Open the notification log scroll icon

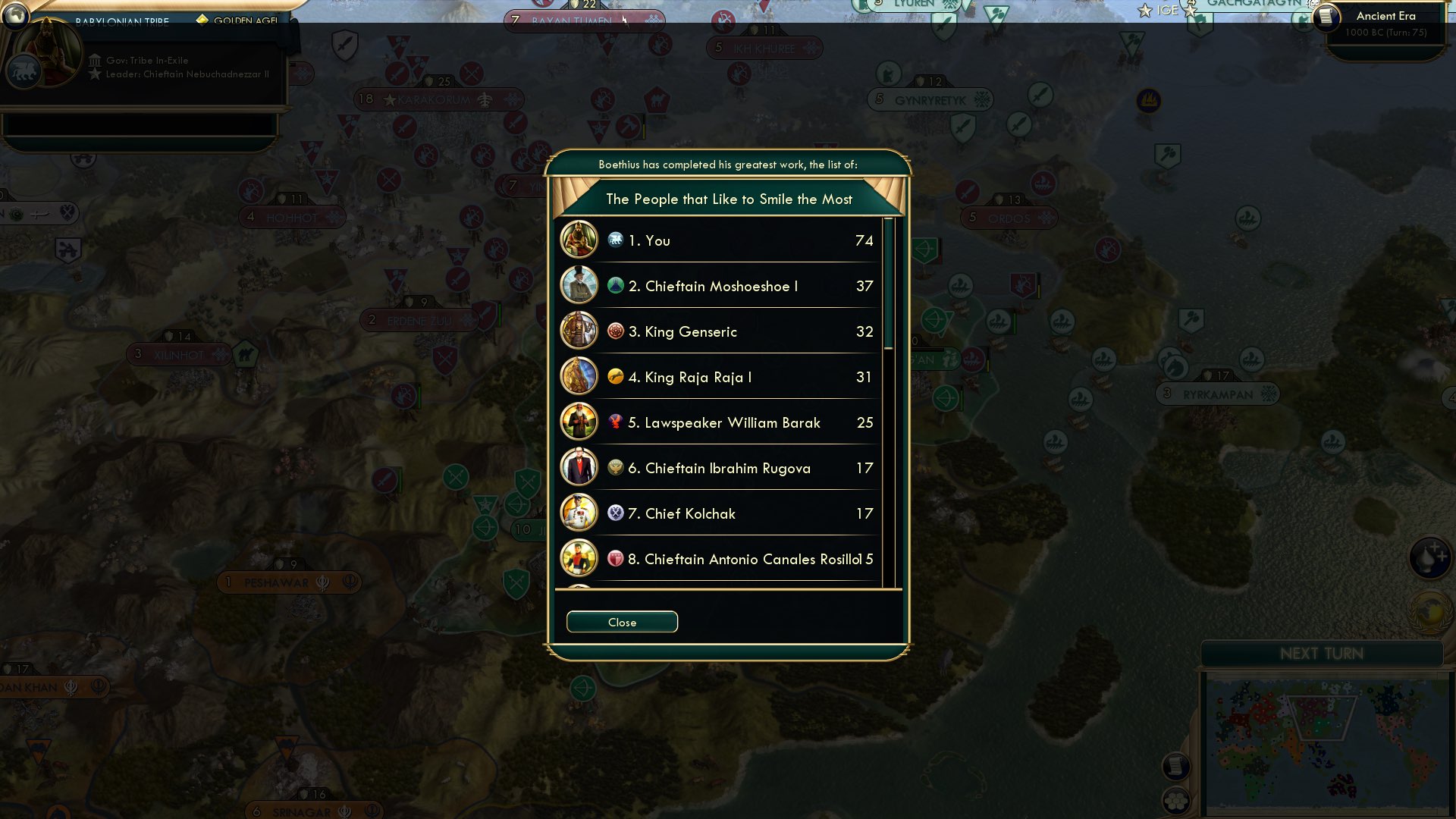1176,764
